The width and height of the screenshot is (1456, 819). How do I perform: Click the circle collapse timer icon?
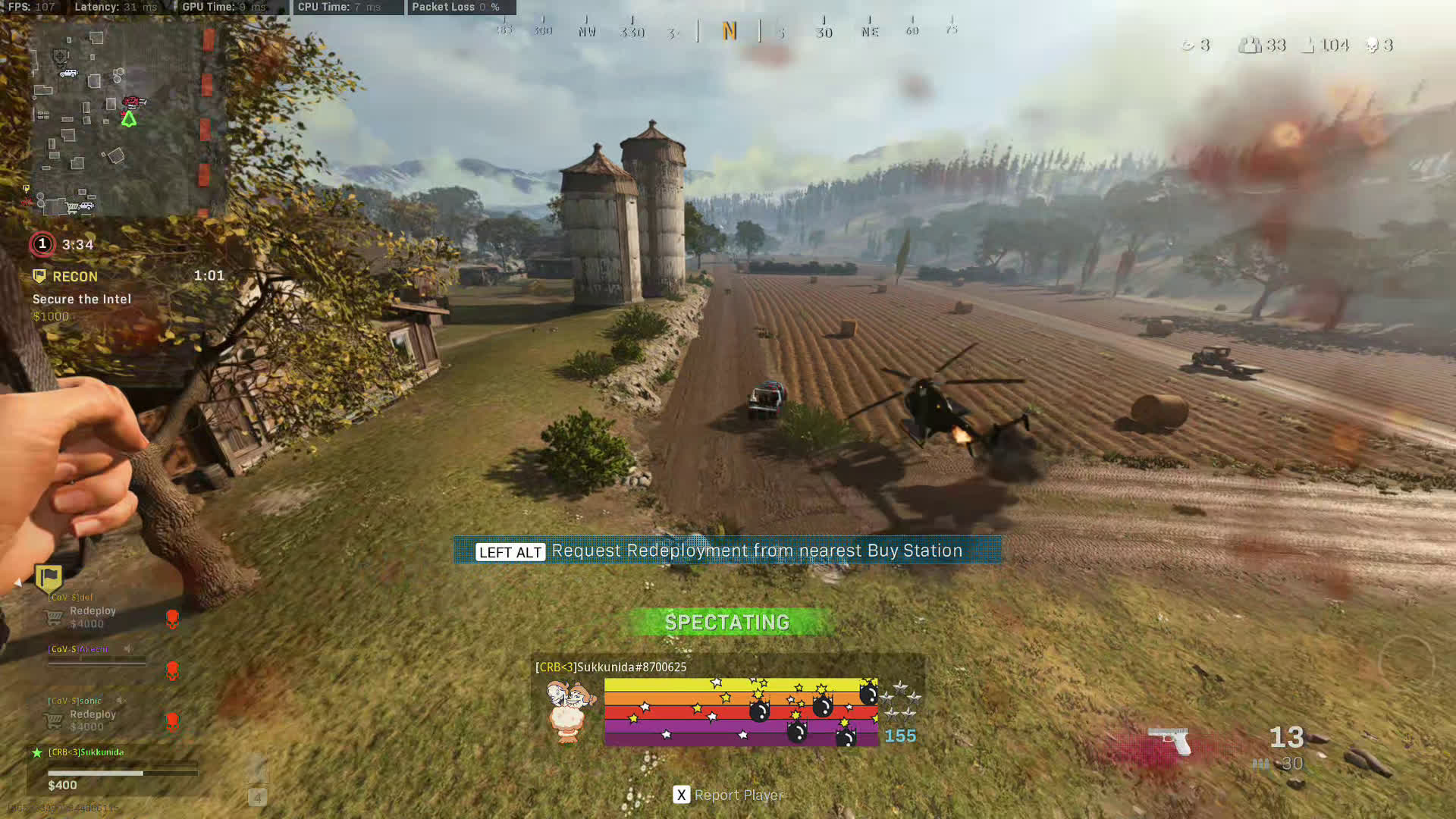pyautogui.click(x=42, y=244)
